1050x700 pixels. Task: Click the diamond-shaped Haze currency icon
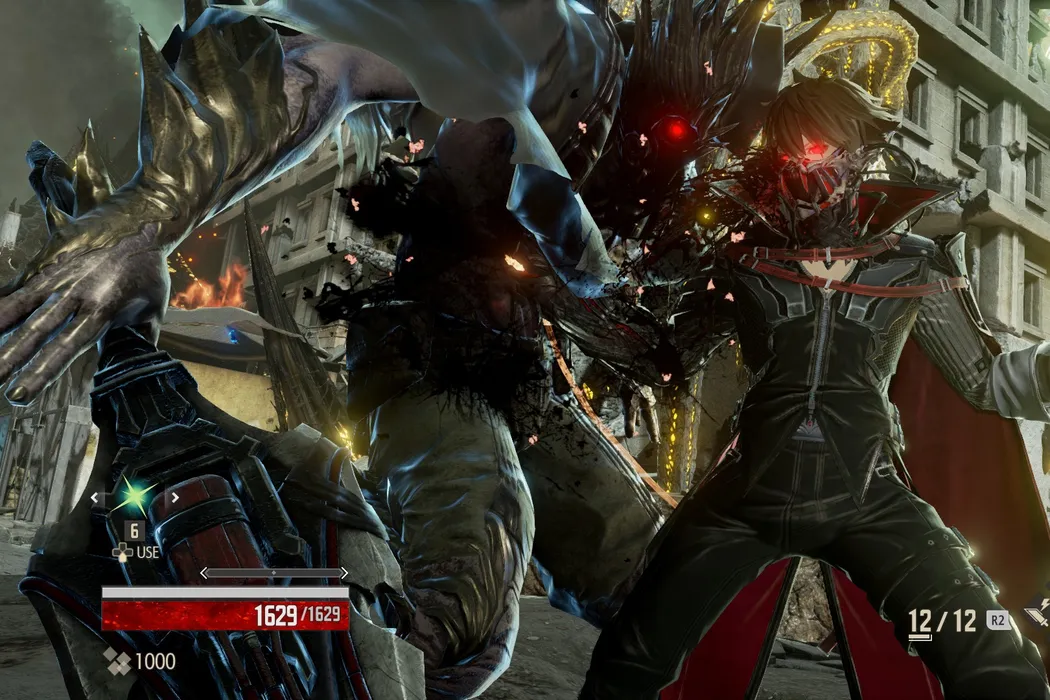[118, 661]
